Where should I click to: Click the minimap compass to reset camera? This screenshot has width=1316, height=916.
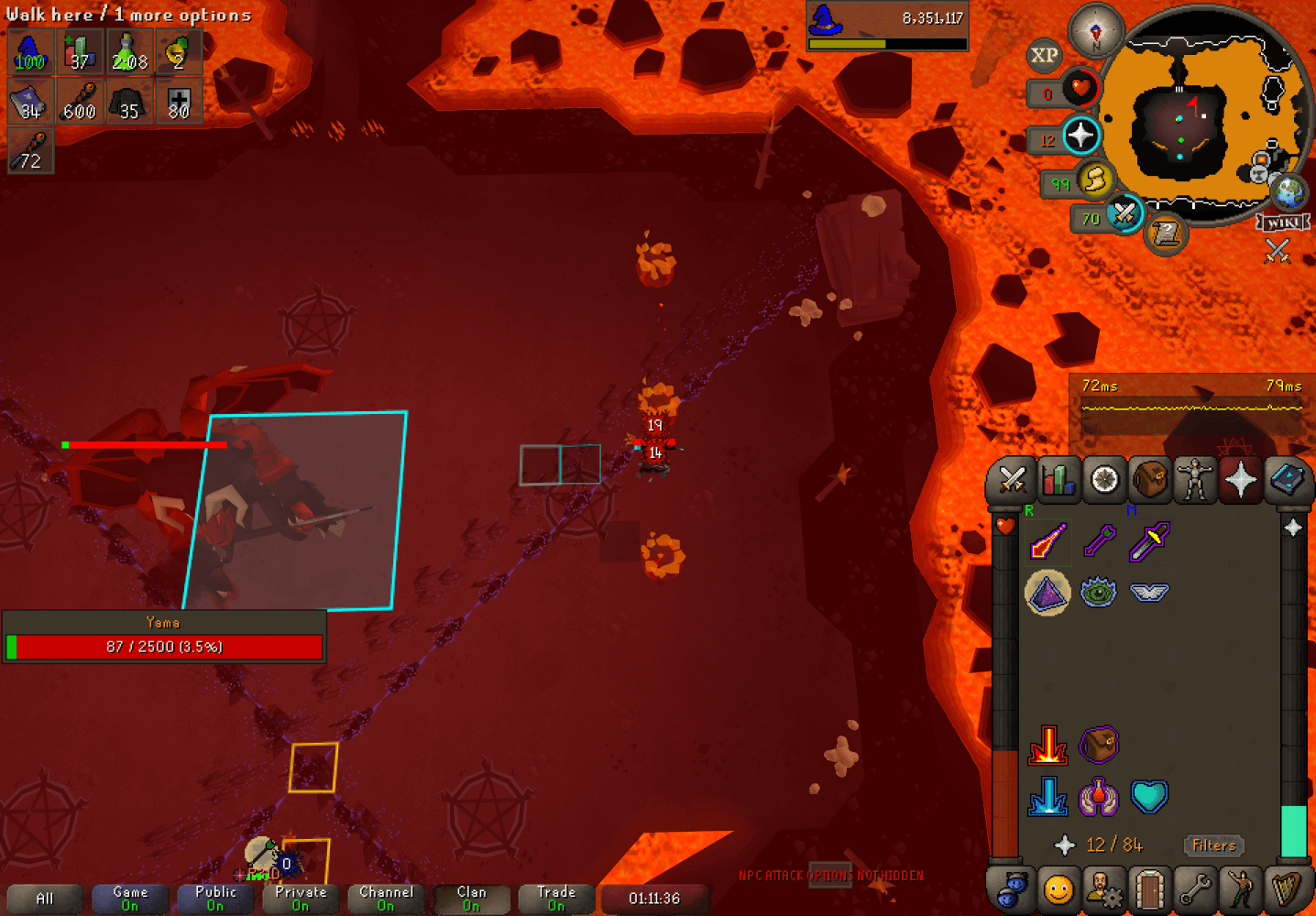tap(1096, 30)
